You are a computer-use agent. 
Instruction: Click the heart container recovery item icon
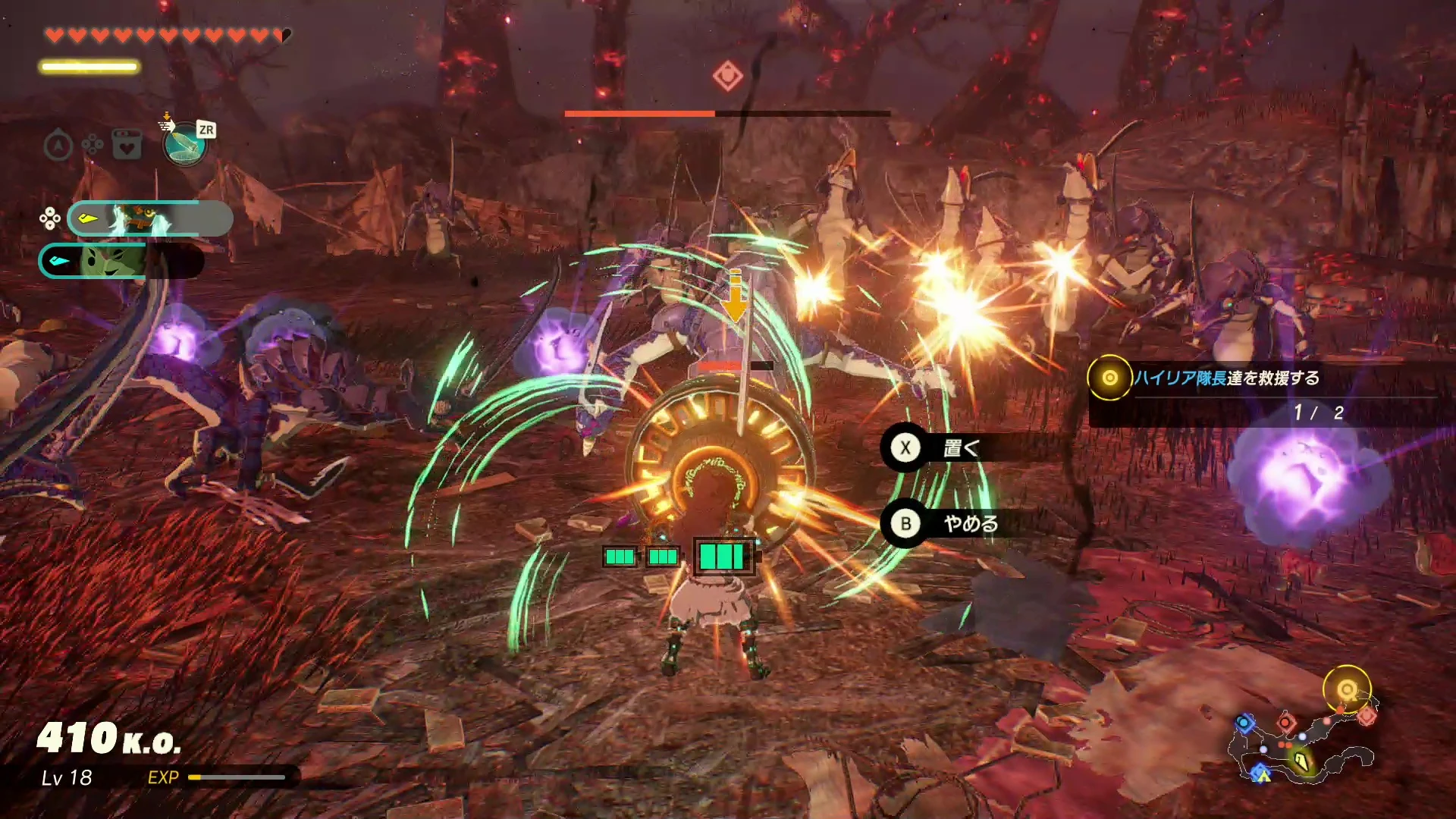(127, 144)
